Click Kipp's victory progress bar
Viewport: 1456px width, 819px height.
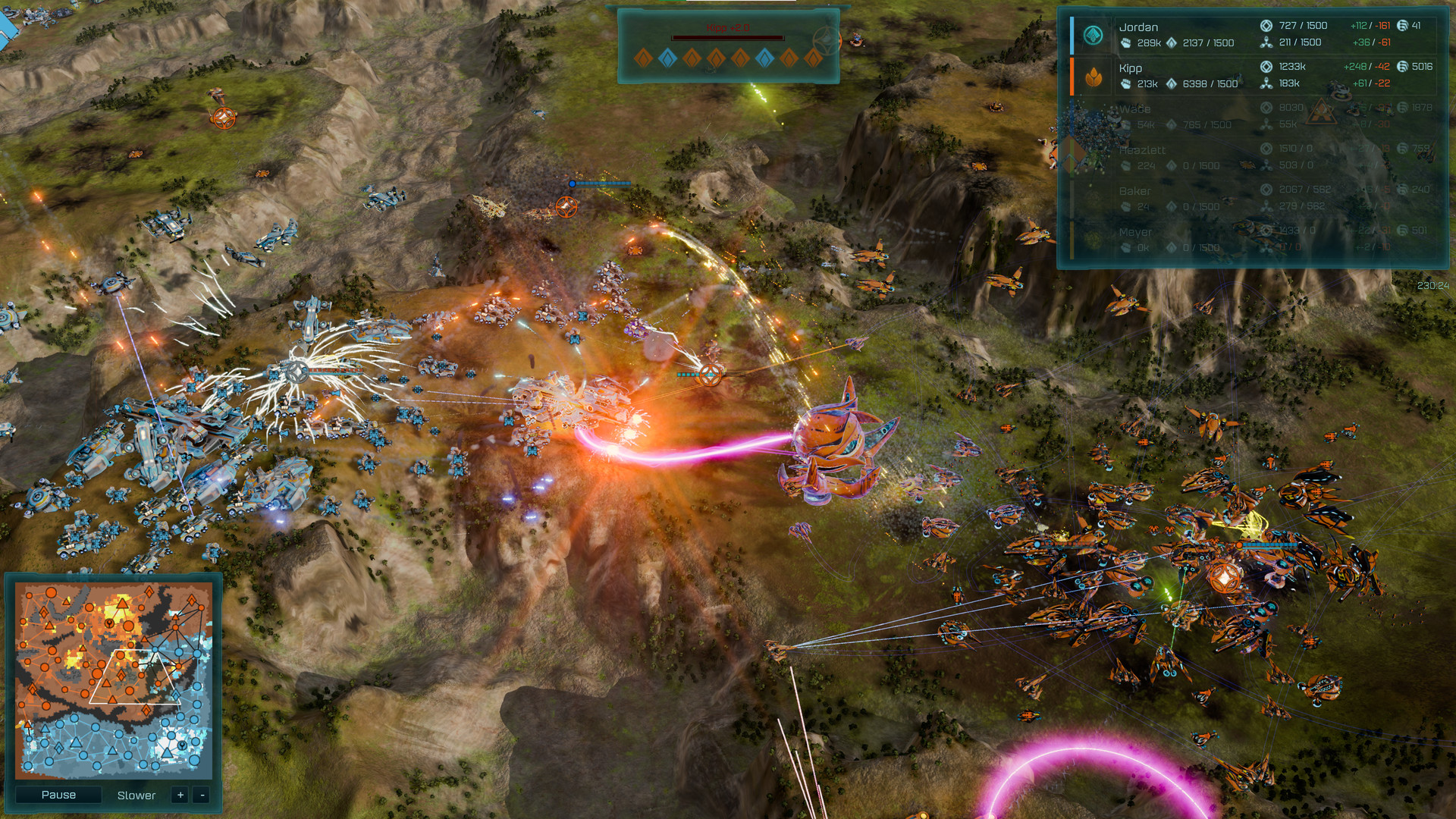tap(728, 37)
